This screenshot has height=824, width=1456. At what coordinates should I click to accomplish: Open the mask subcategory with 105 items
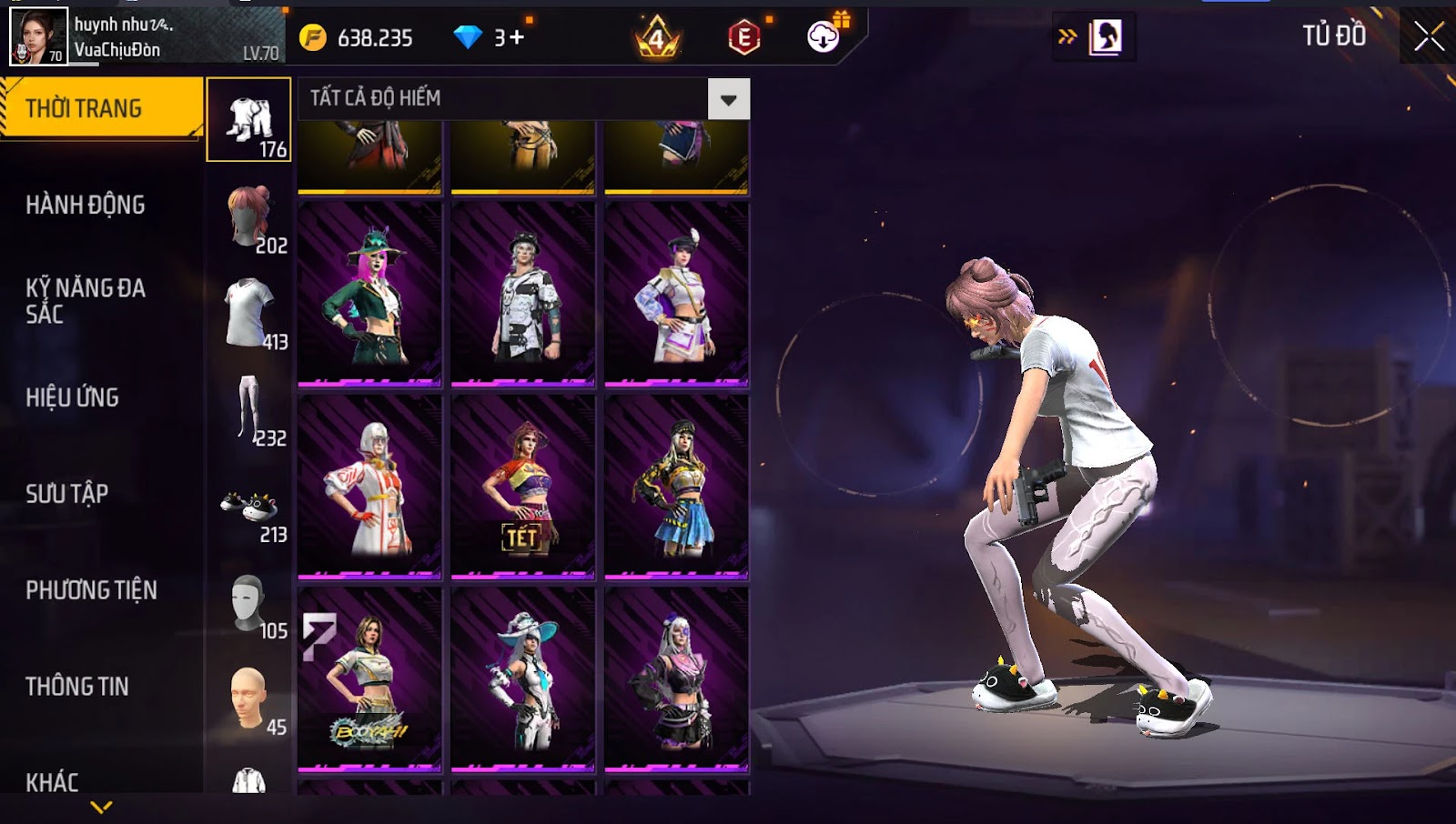point(249,604)
